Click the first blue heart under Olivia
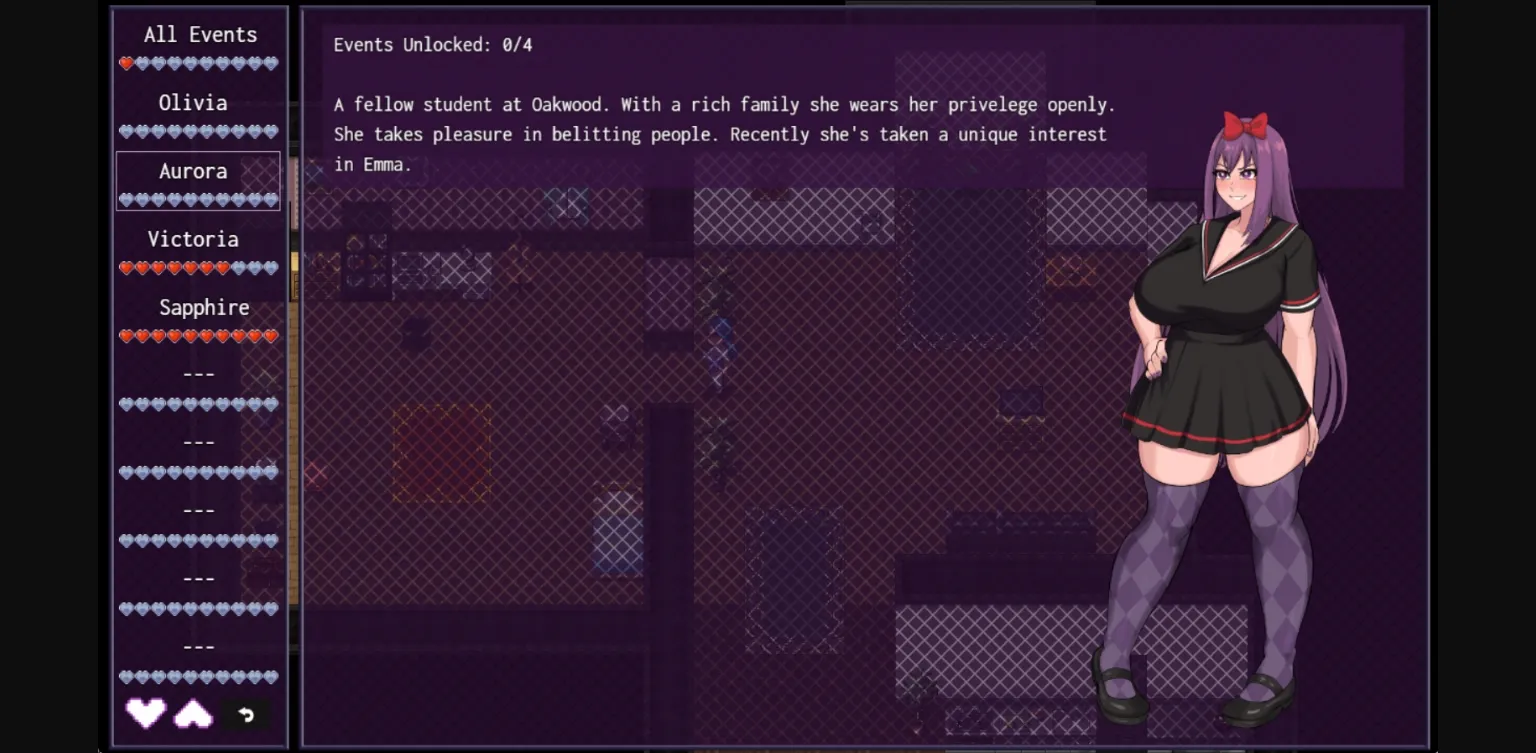1536x753 pixels. (127, 131)
